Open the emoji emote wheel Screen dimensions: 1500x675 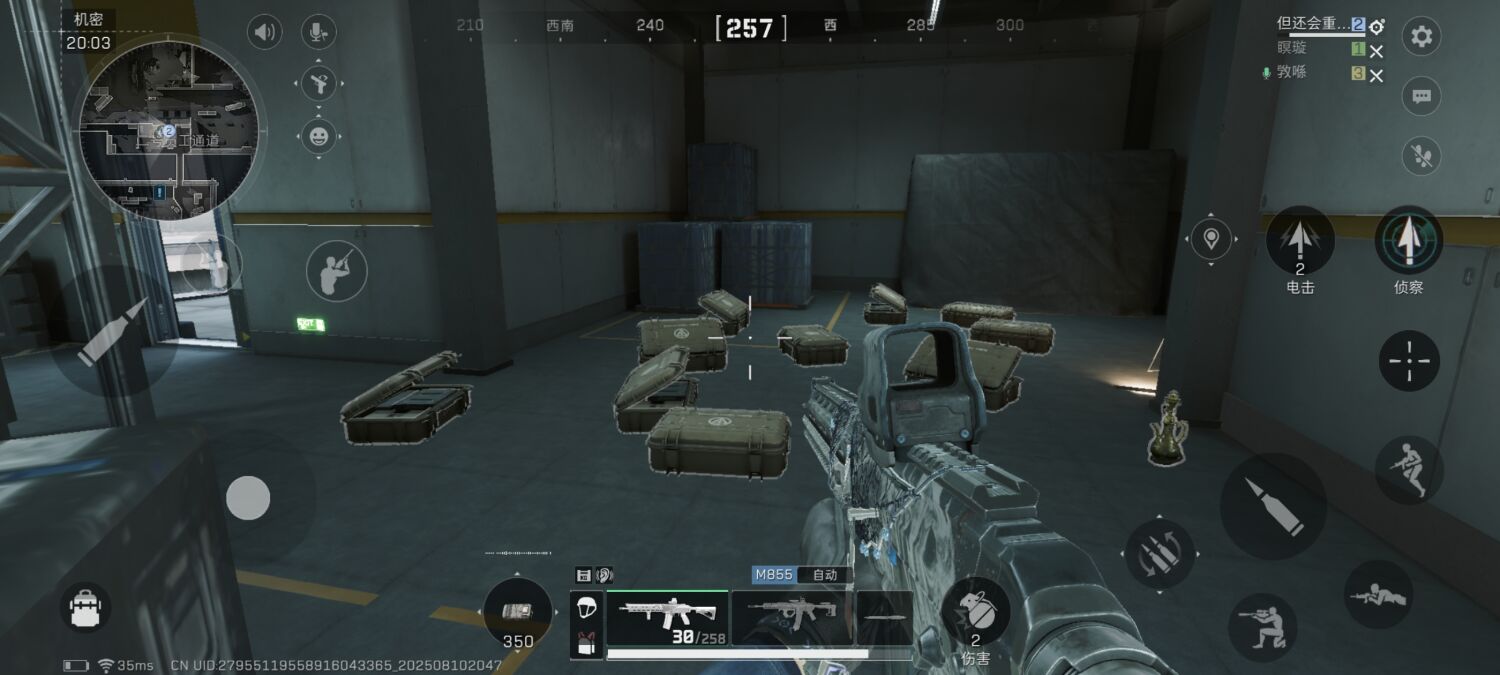[x=318, y=135]
